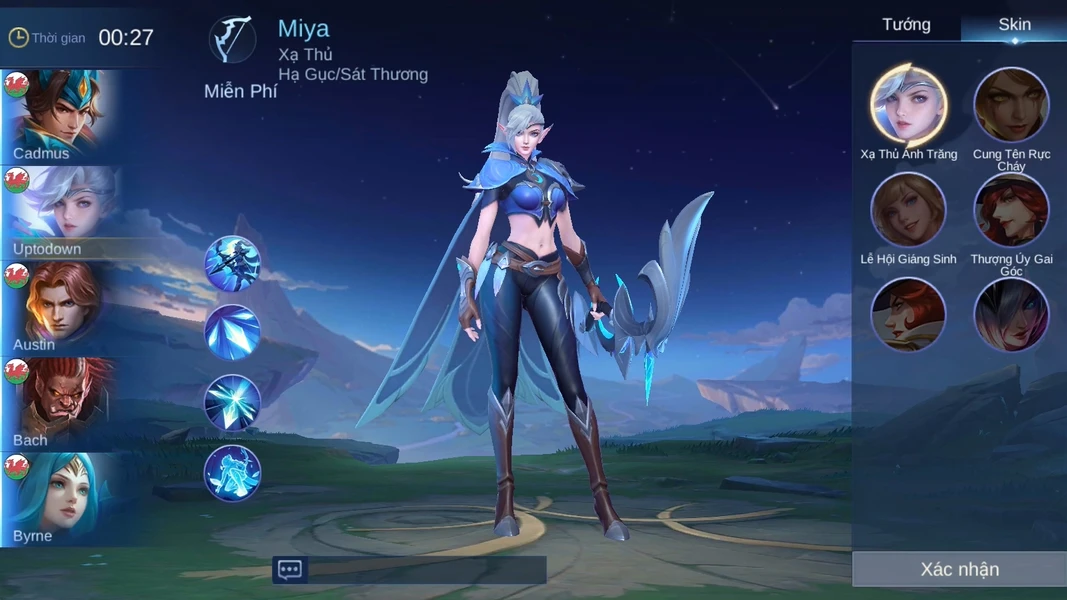
Task: View the bottom archer silhouette skill icon
Action: (232, 473)
